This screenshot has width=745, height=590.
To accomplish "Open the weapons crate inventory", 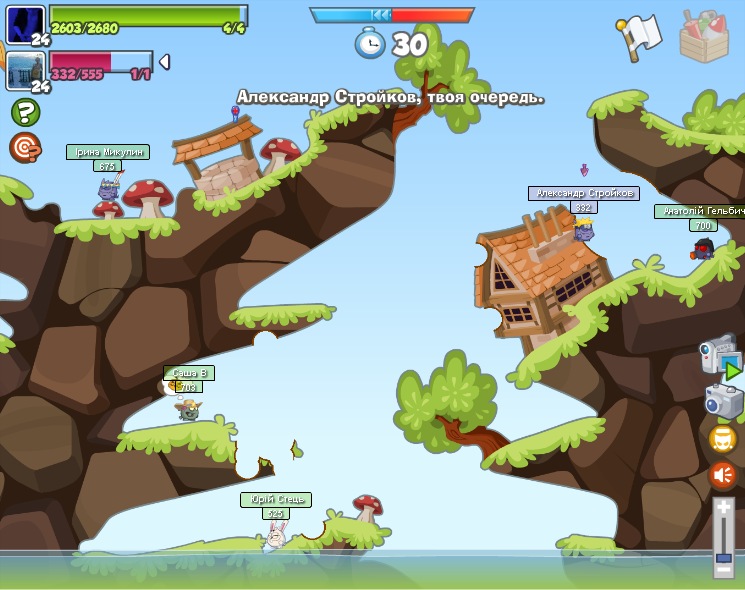I will click(x=703, y=37).
